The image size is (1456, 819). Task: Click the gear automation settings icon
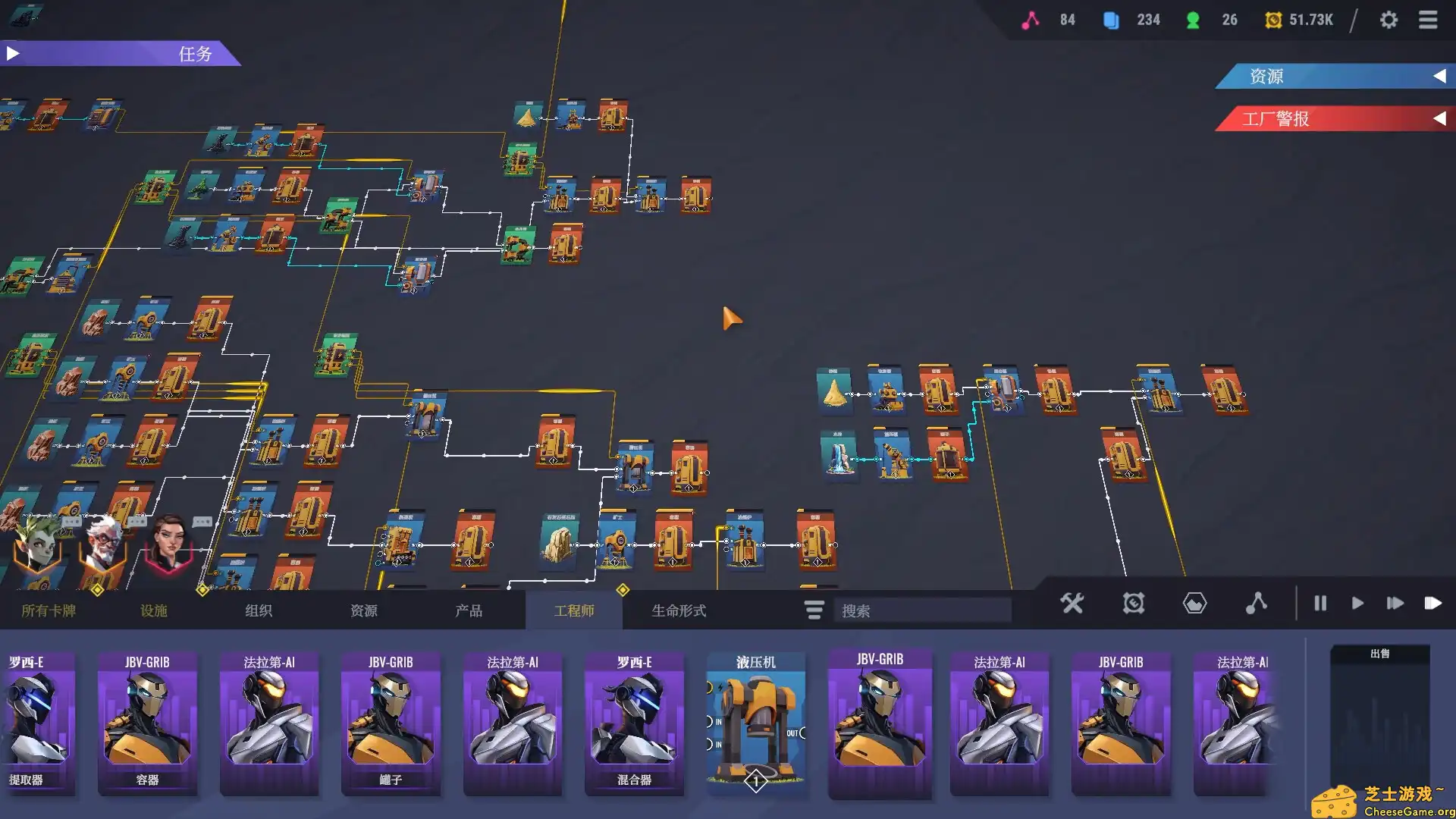click(x=1133, y=604)
